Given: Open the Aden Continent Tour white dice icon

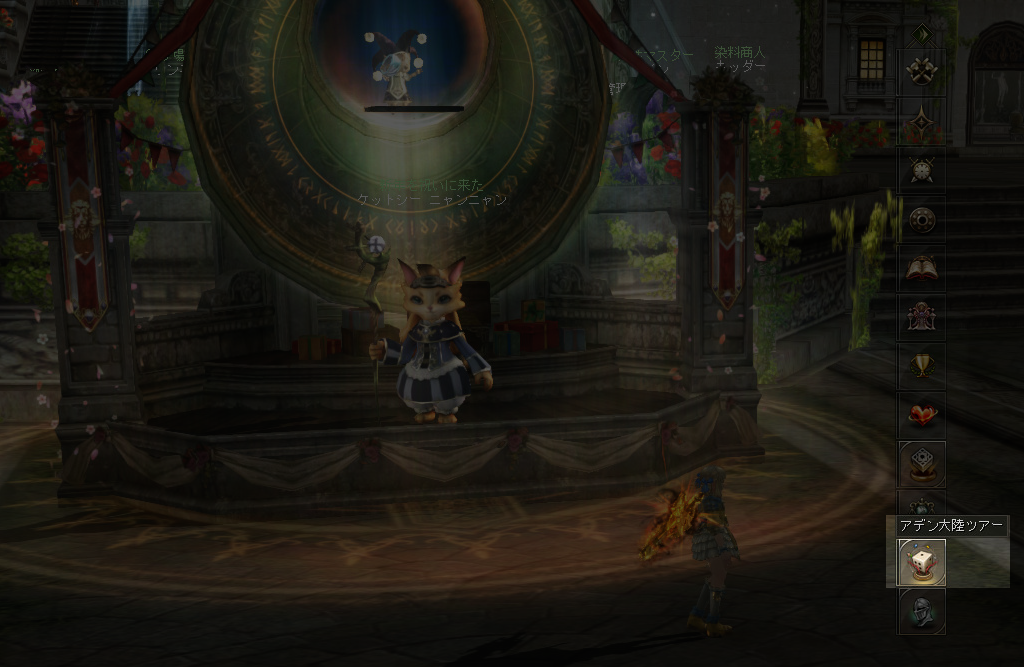Looking at the screenshot, I should click(x=921, y=562).
